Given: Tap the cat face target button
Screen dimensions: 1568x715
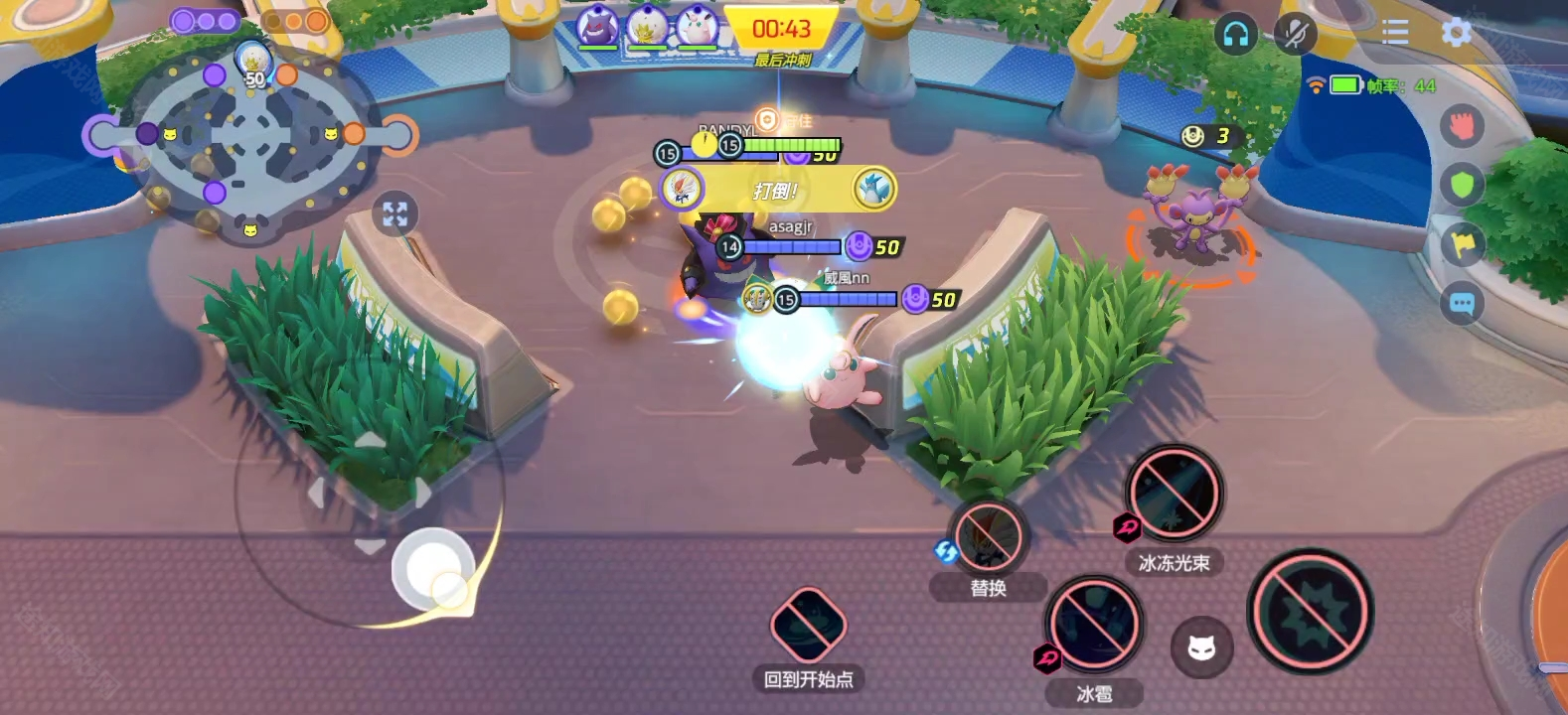Looking at the screenshot, I should [x=1201, y=648].
